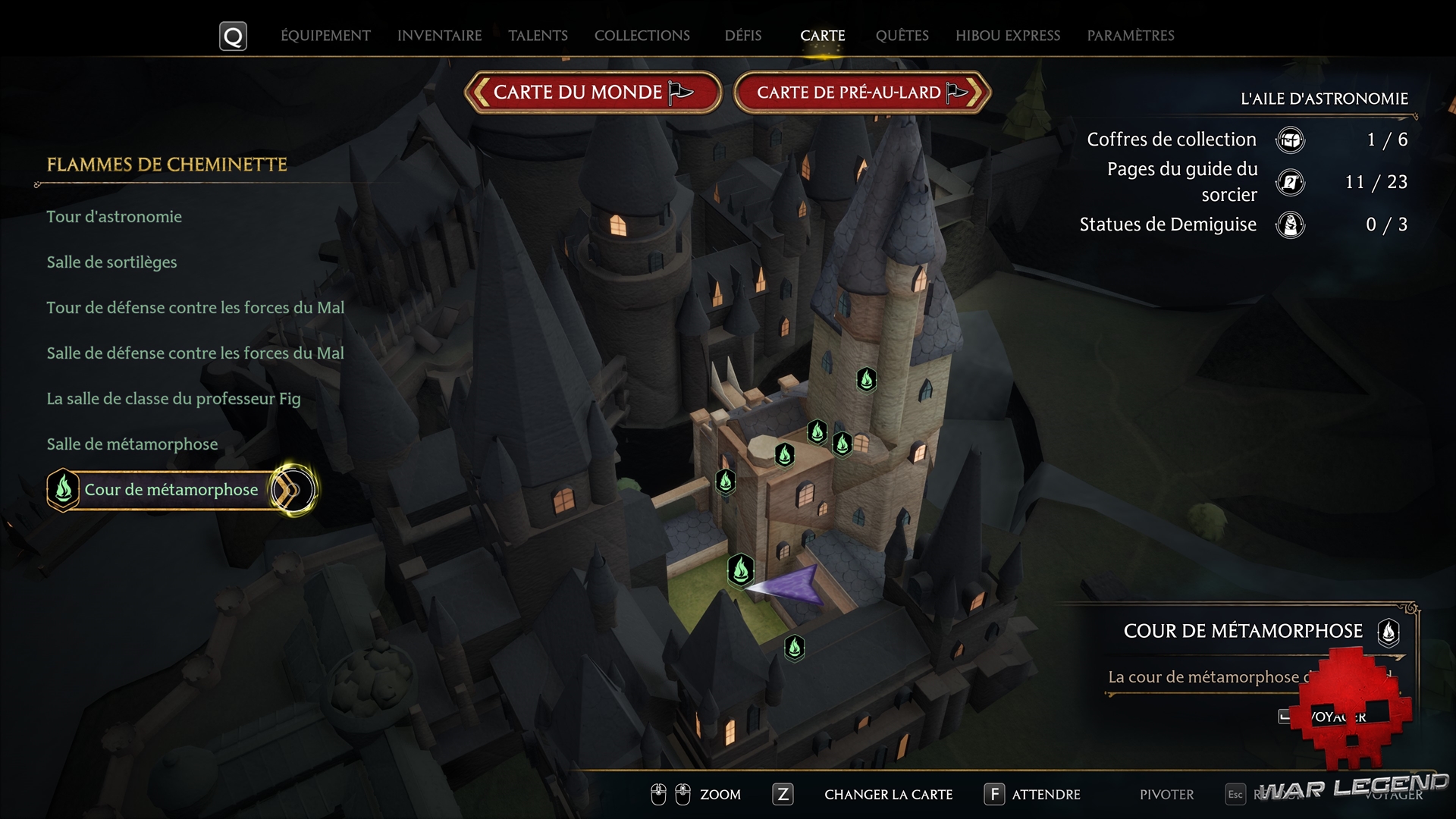The image size is (1456, 819).
Task: Open the Carte du Monde map
Action: pos(592,93)
